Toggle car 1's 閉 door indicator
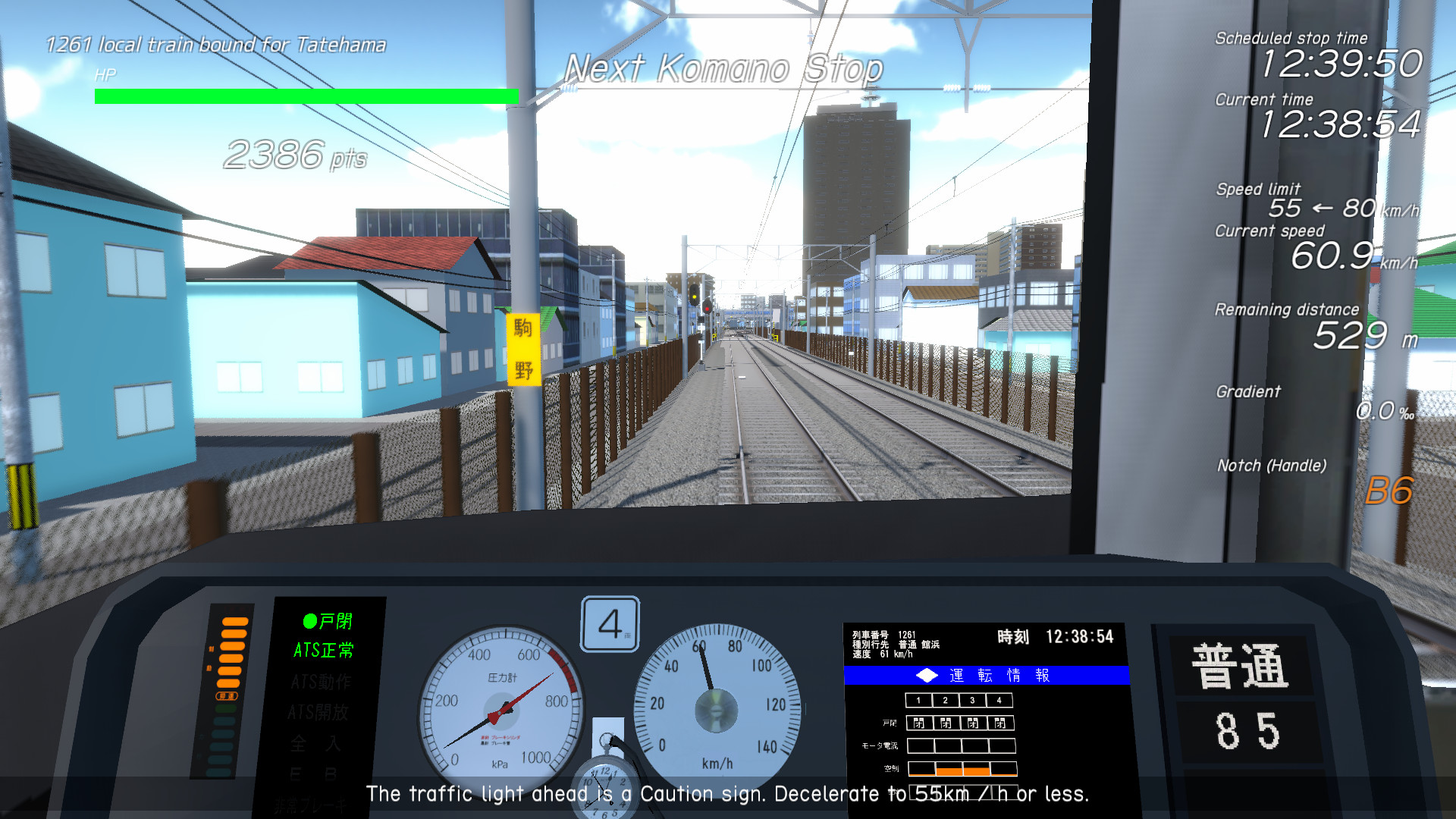1456x819 pixels. point(919,723)
